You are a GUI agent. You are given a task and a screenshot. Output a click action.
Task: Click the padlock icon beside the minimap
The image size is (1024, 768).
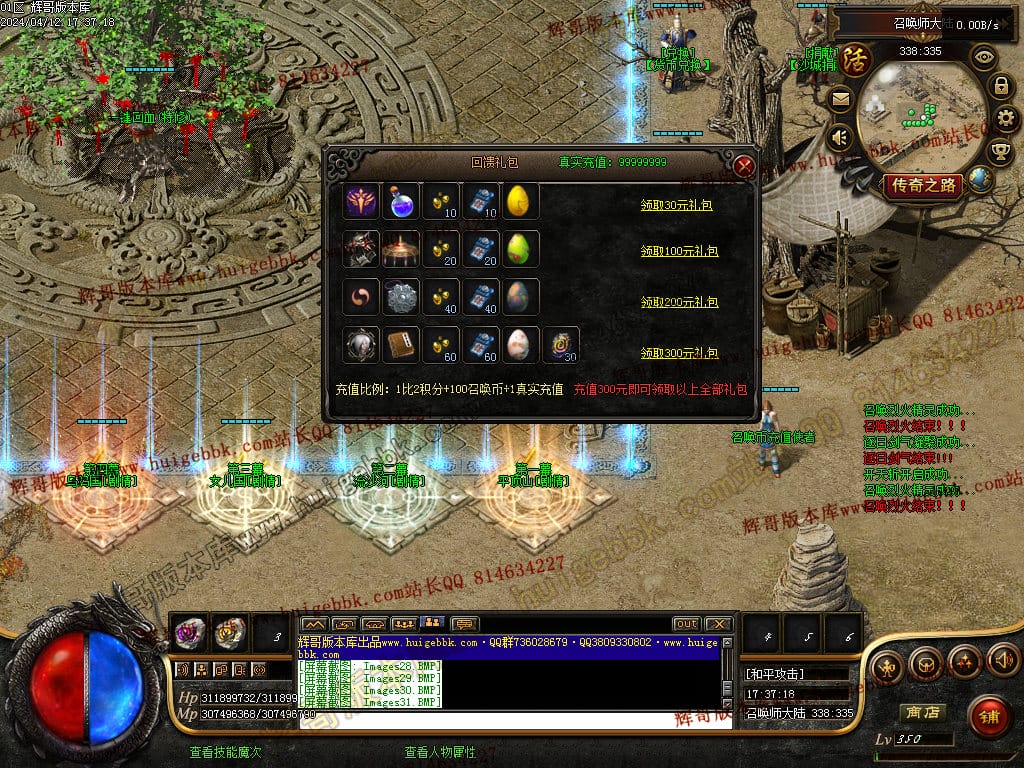(x=1000, y=86)
